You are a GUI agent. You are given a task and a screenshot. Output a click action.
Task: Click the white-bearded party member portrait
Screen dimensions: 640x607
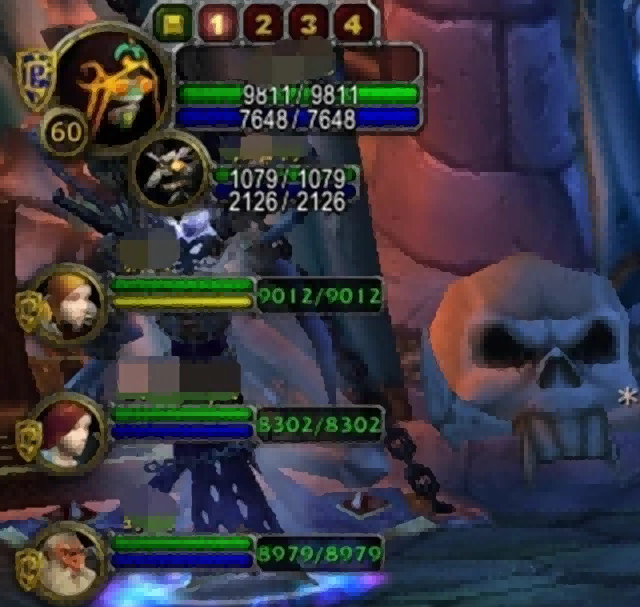(x=69, y=562)
